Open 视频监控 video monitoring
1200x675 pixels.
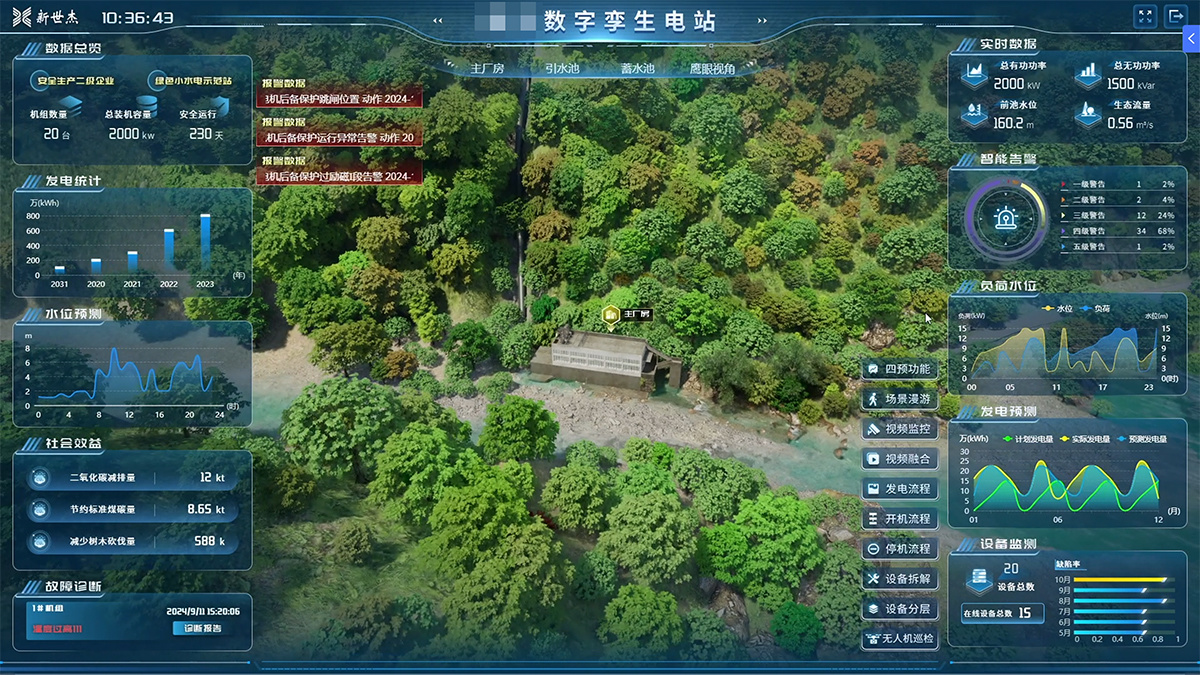899,430
